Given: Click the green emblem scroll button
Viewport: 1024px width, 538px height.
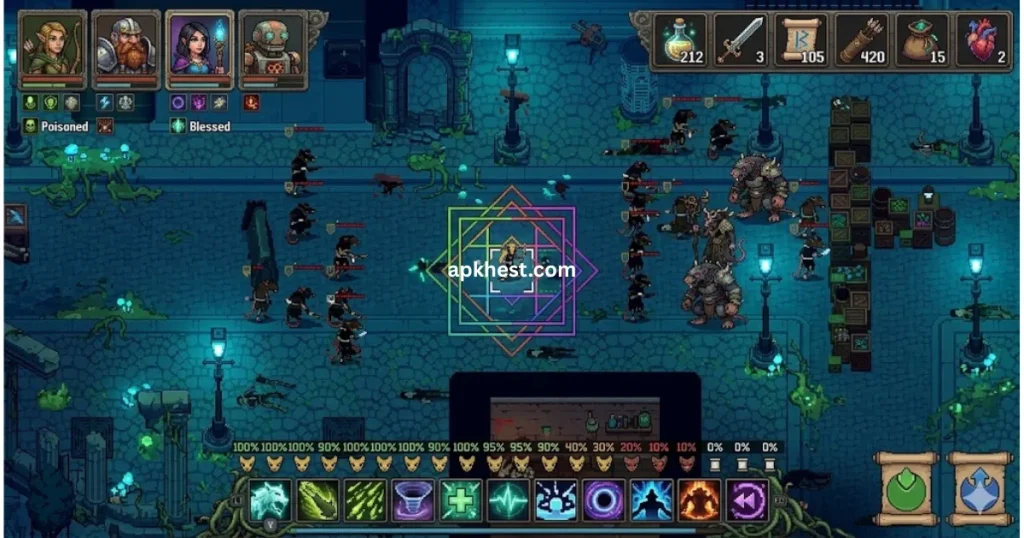Looking at the screenshot, I should (904, 489).
